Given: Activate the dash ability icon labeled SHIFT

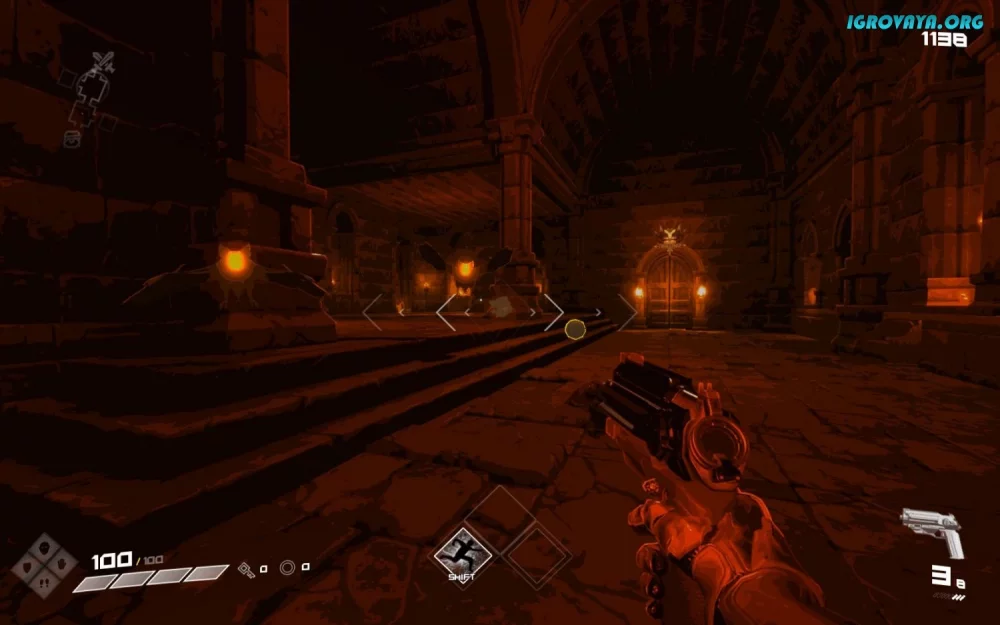Looking at the screenshot, I should [x=462, y=551].
